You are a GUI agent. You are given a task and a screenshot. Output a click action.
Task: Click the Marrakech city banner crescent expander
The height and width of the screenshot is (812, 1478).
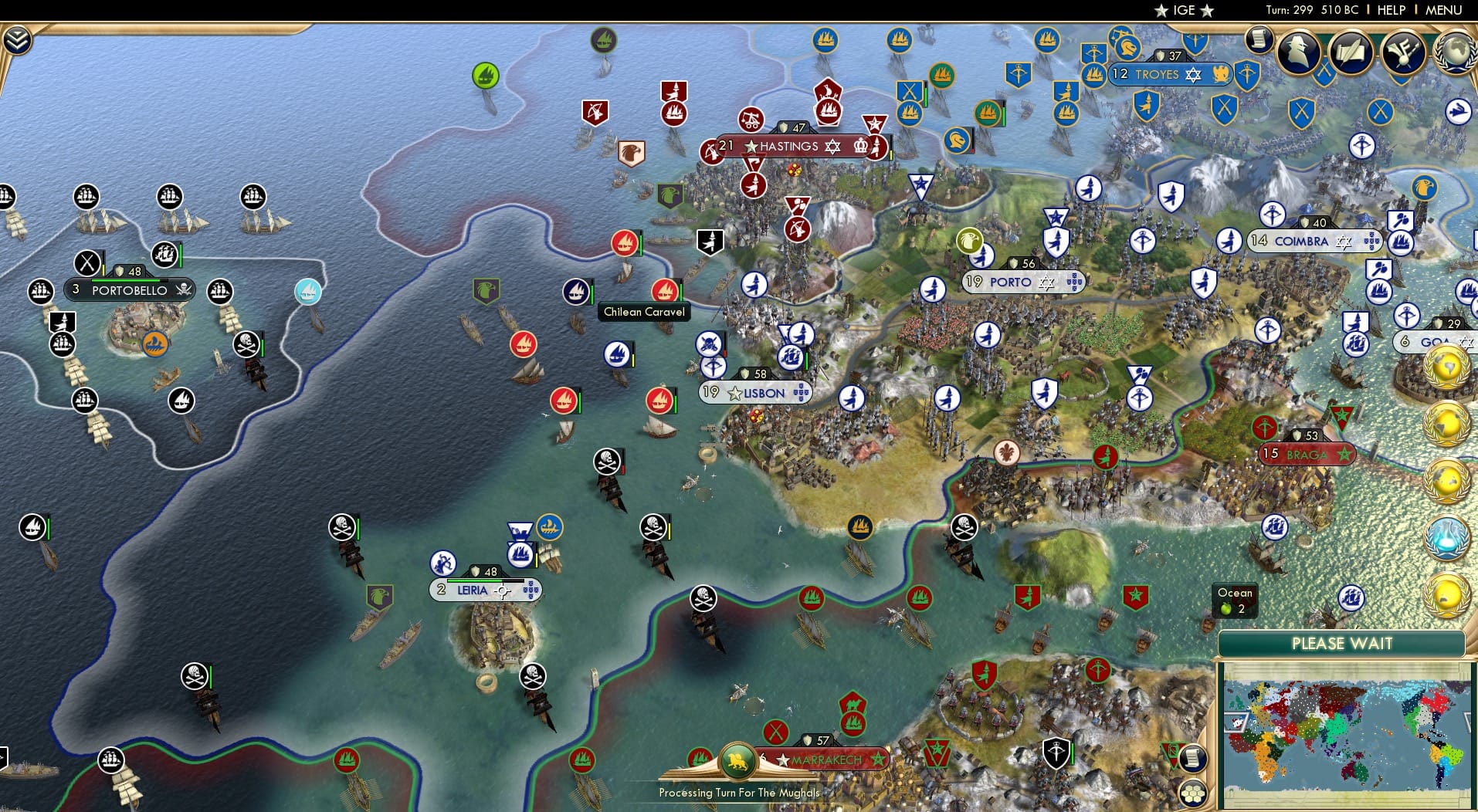pos(880,760)
